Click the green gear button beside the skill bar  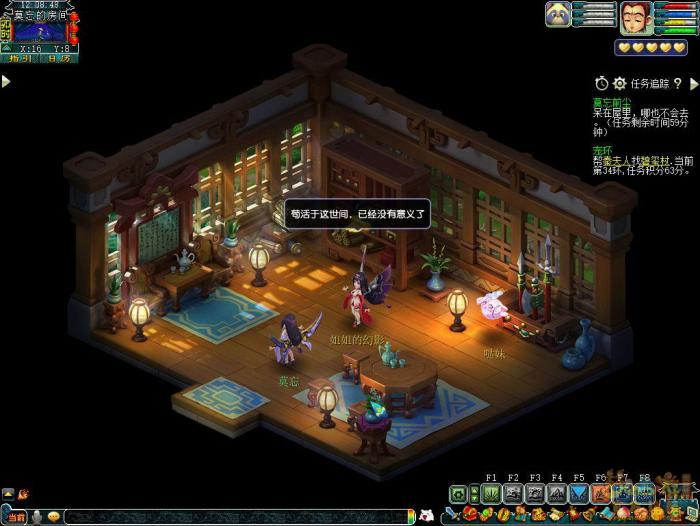point(458,493)
